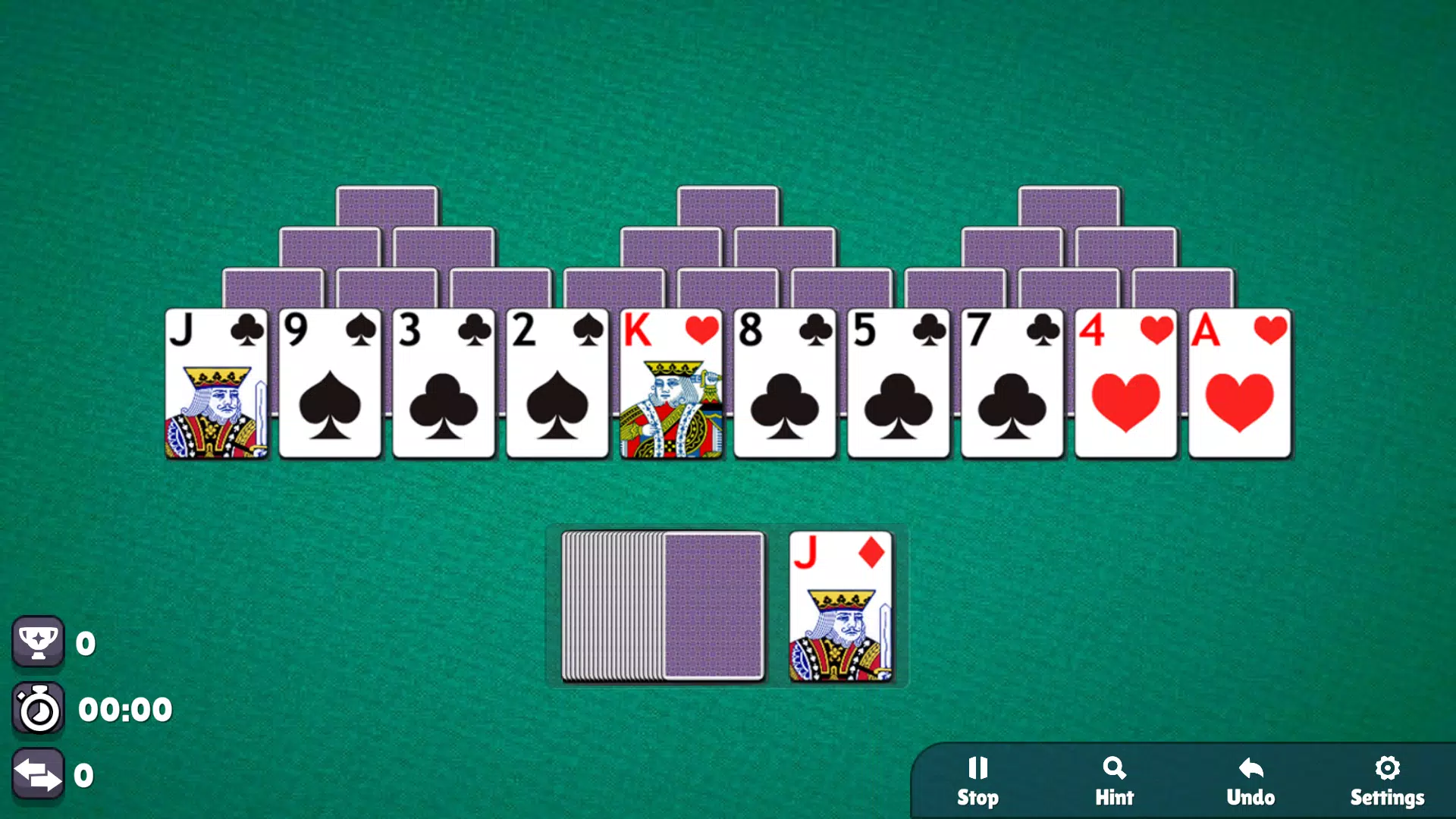Tap the 5 of Clubs card
This screenshot has width=1456, height=819.
coord(899,383)
